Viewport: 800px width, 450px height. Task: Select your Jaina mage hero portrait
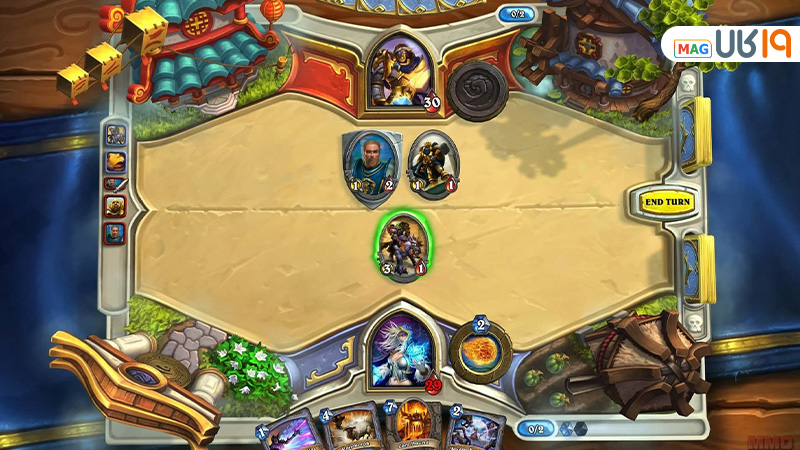[402, 350]
